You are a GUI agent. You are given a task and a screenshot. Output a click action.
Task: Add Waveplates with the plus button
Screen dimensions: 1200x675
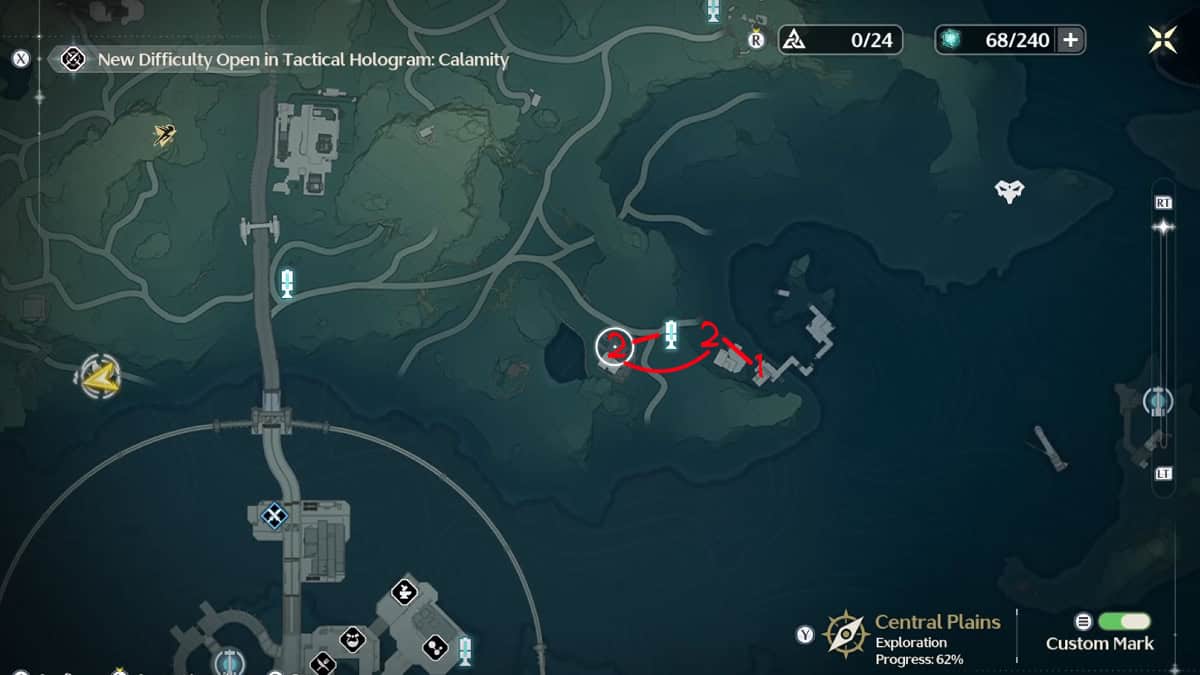coord(1070,40)
